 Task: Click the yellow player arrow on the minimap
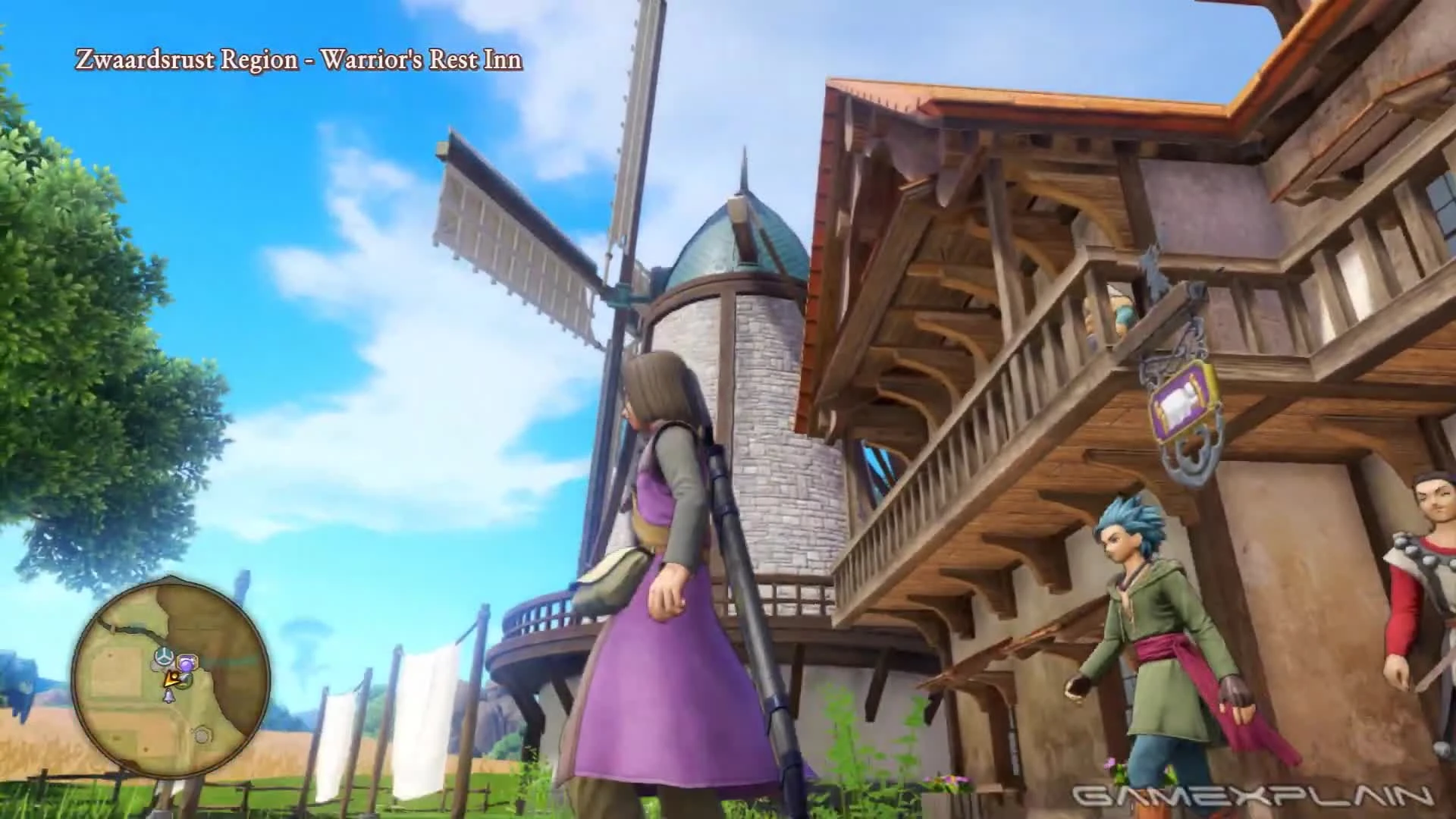coord(171,679)
